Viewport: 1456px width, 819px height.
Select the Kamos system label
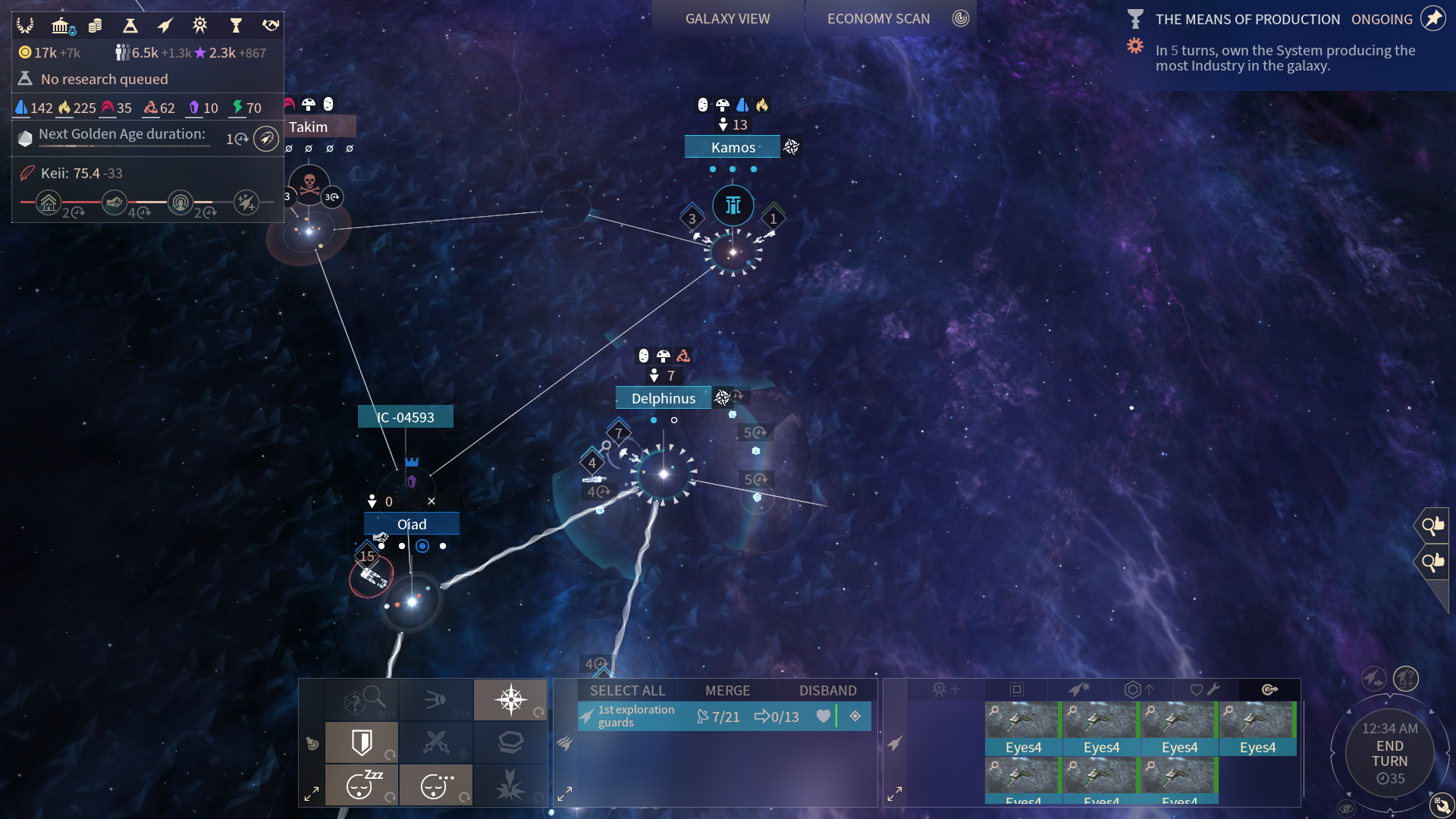point(733,147)
